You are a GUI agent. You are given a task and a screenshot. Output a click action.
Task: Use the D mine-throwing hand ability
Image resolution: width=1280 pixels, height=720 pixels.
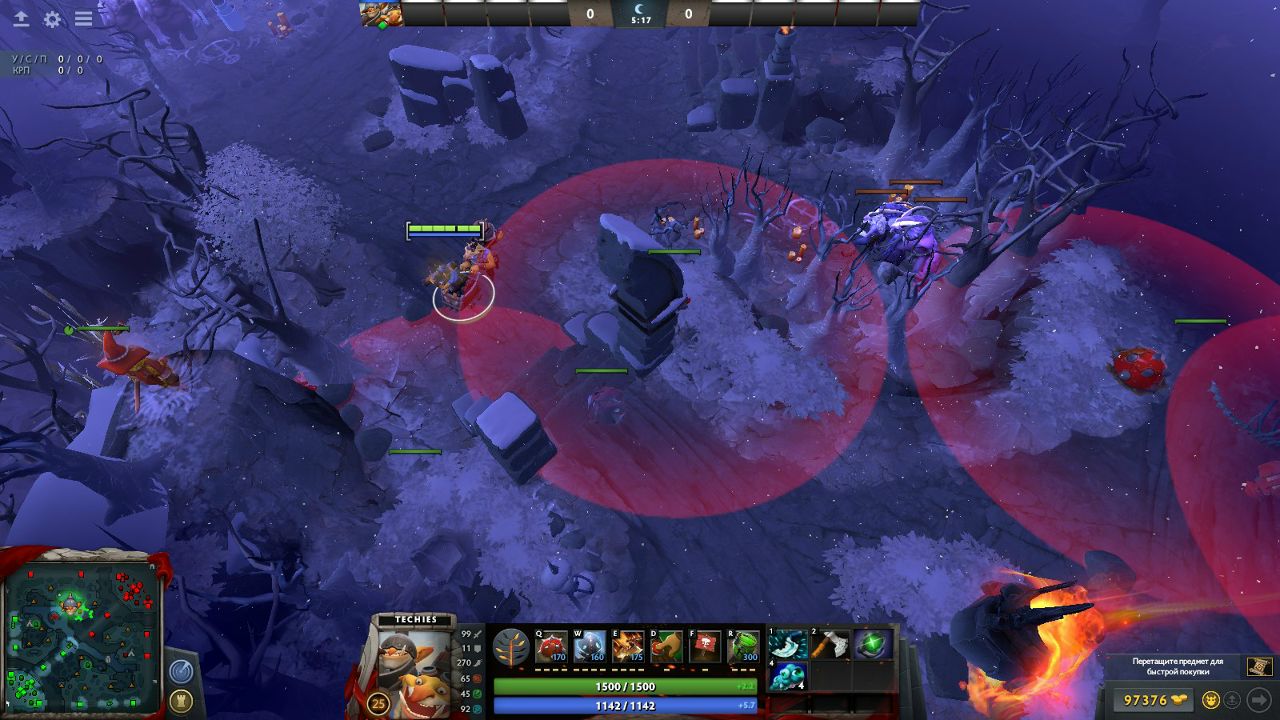(667, 647)
